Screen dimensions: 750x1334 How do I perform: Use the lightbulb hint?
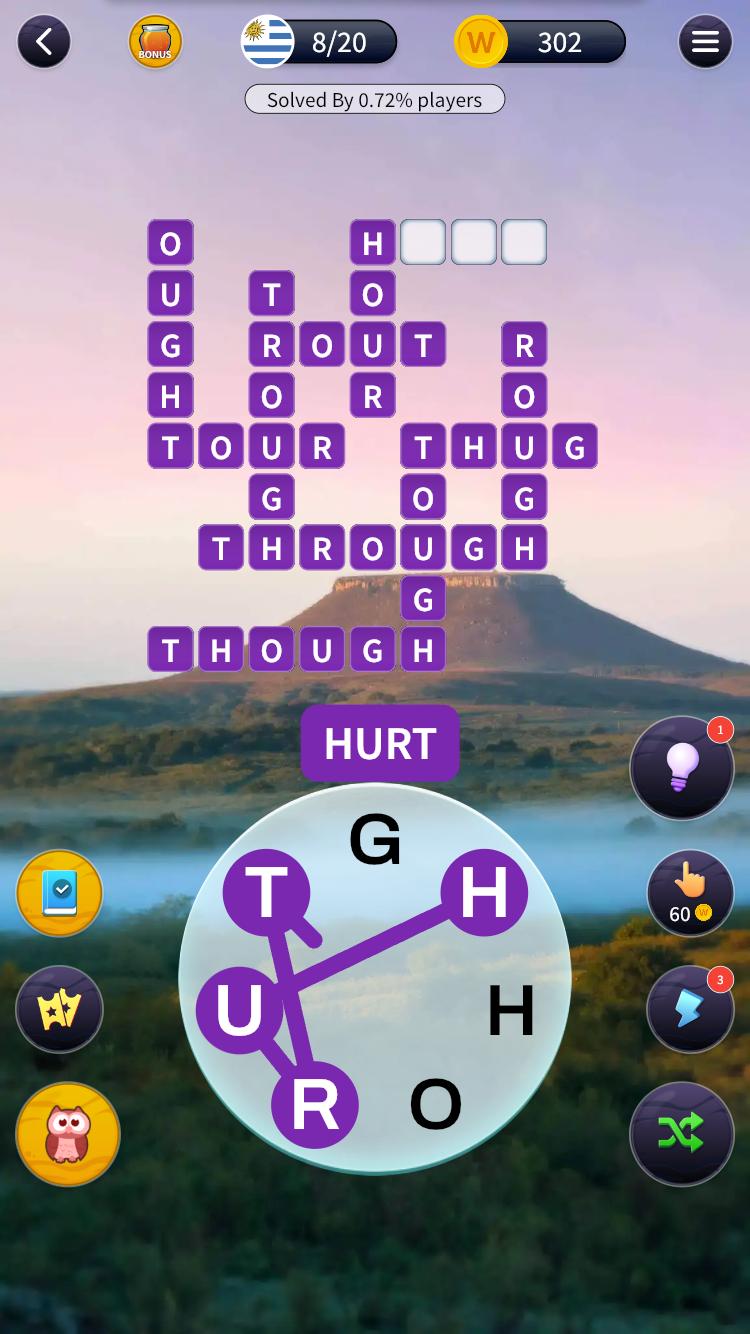(x=682, y=768)
